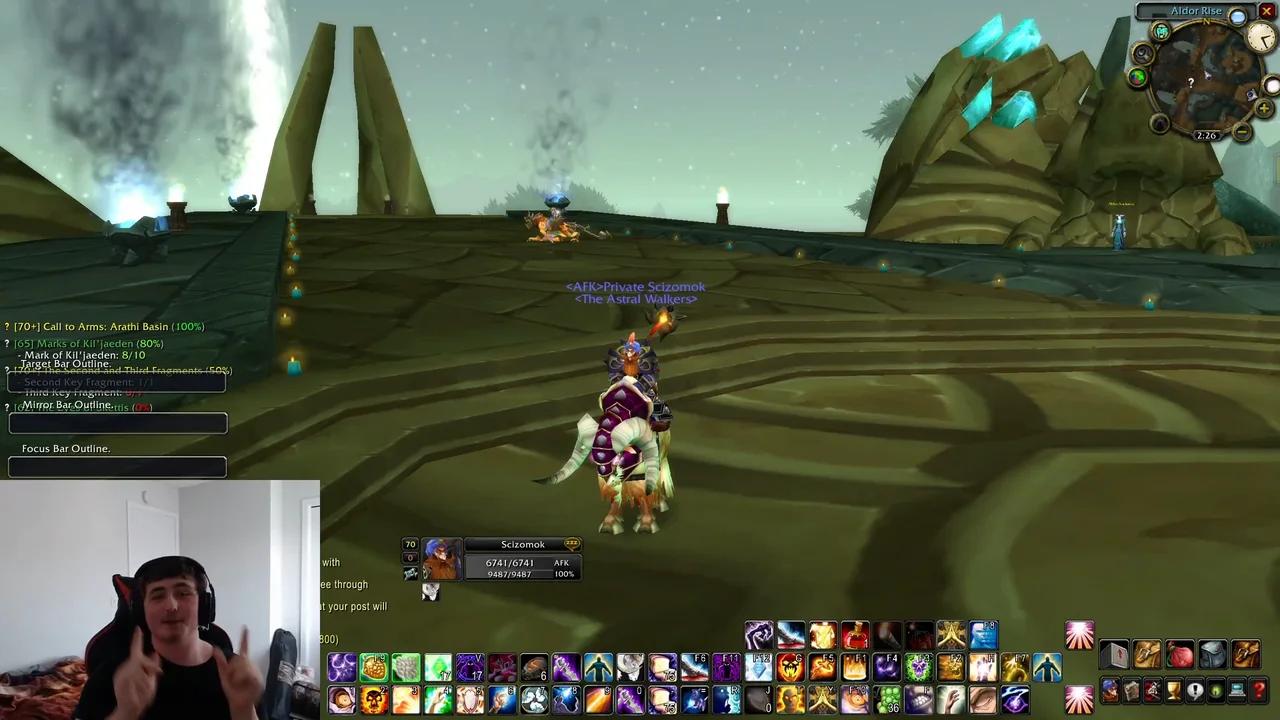This screenshot has height=720, width=1280.
Task: Open the green eye entry in the micro menu
Action: (x=1214, y=690)
